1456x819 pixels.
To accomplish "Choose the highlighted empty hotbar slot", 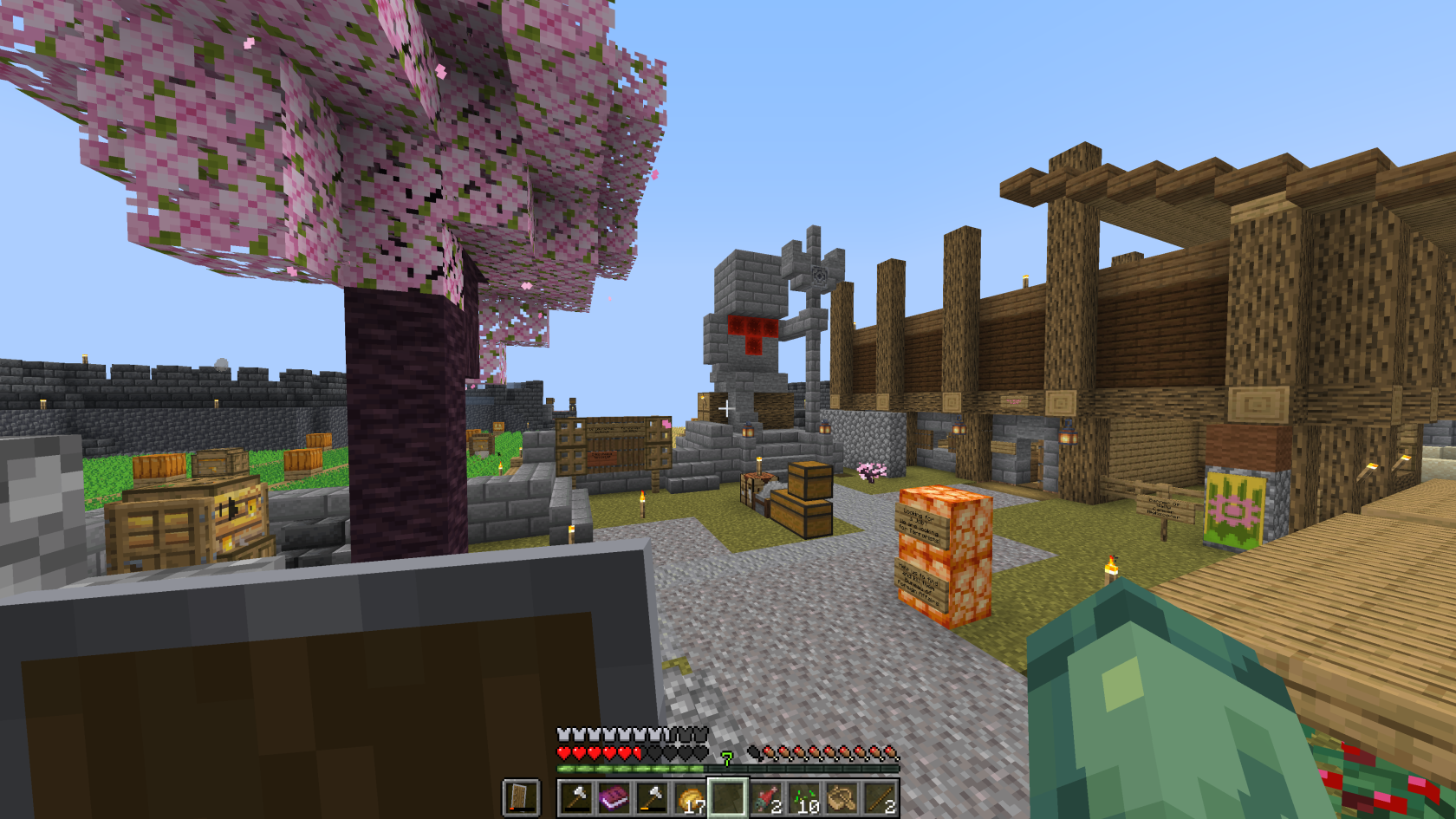I will click(x=728, y=797).
